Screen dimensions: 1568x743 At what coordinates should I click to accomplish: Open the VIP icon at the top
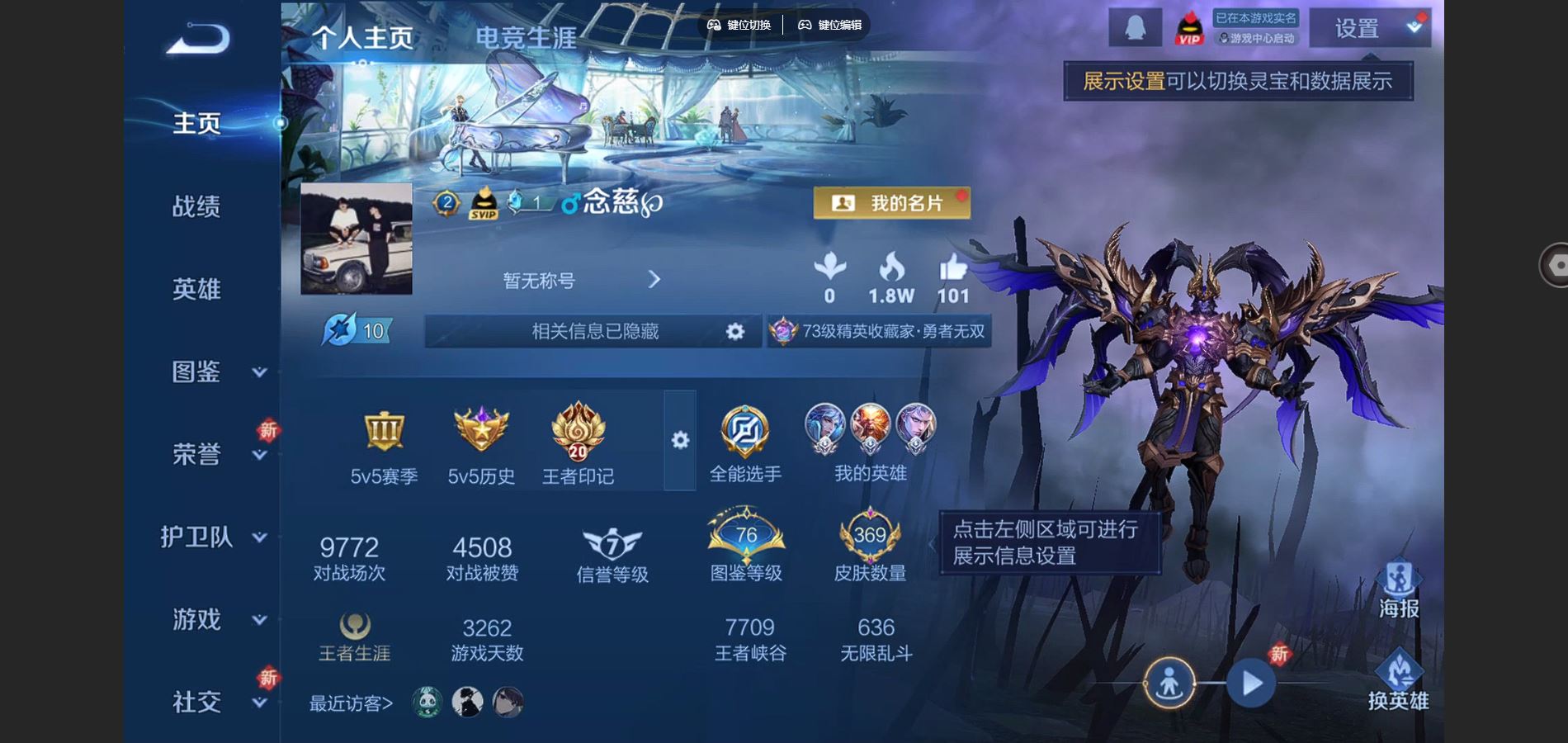[1188, 27]
